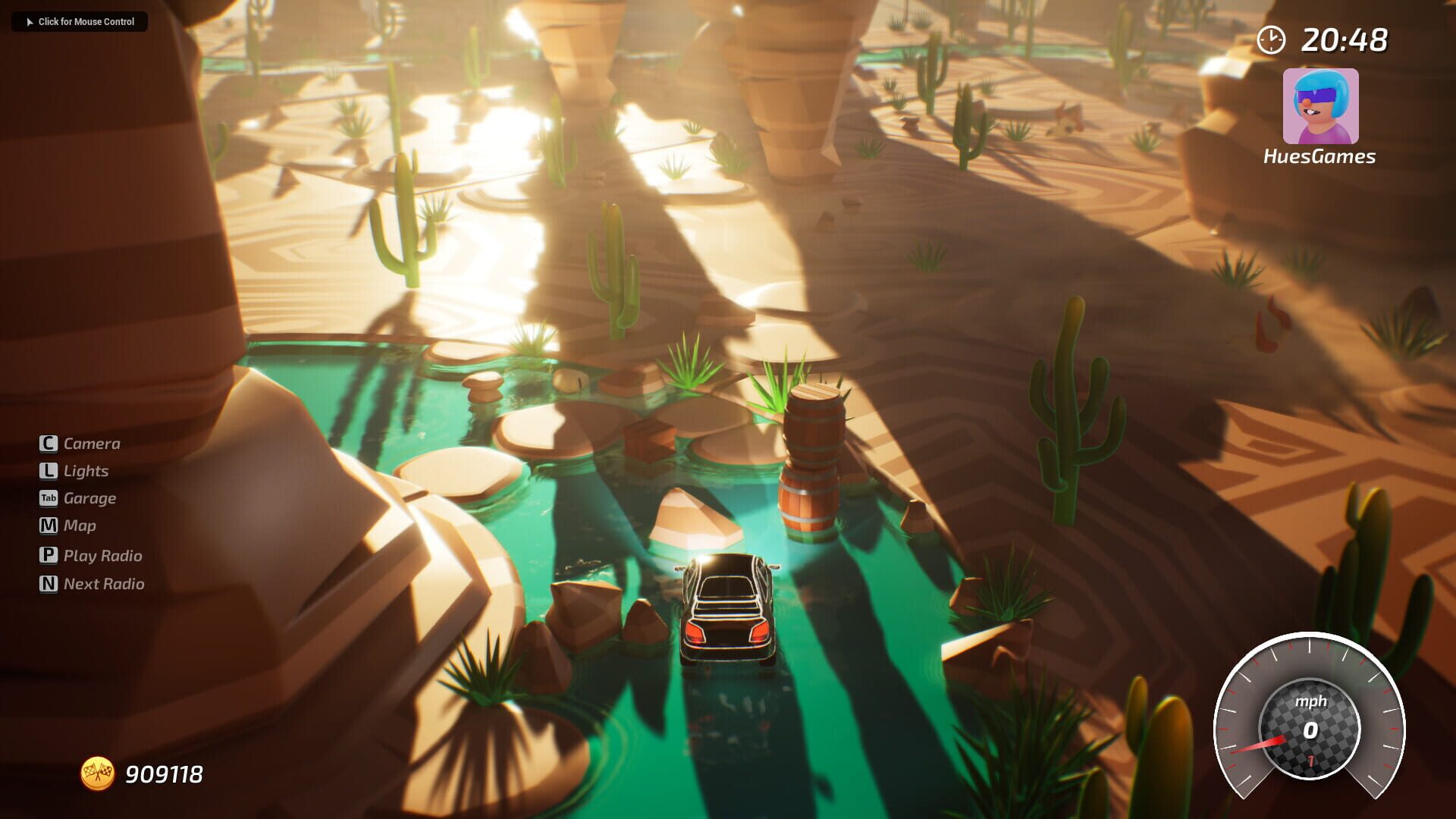1456x819 pixels.
Task: Select the Camera menu entry
Action: [93, 443]
